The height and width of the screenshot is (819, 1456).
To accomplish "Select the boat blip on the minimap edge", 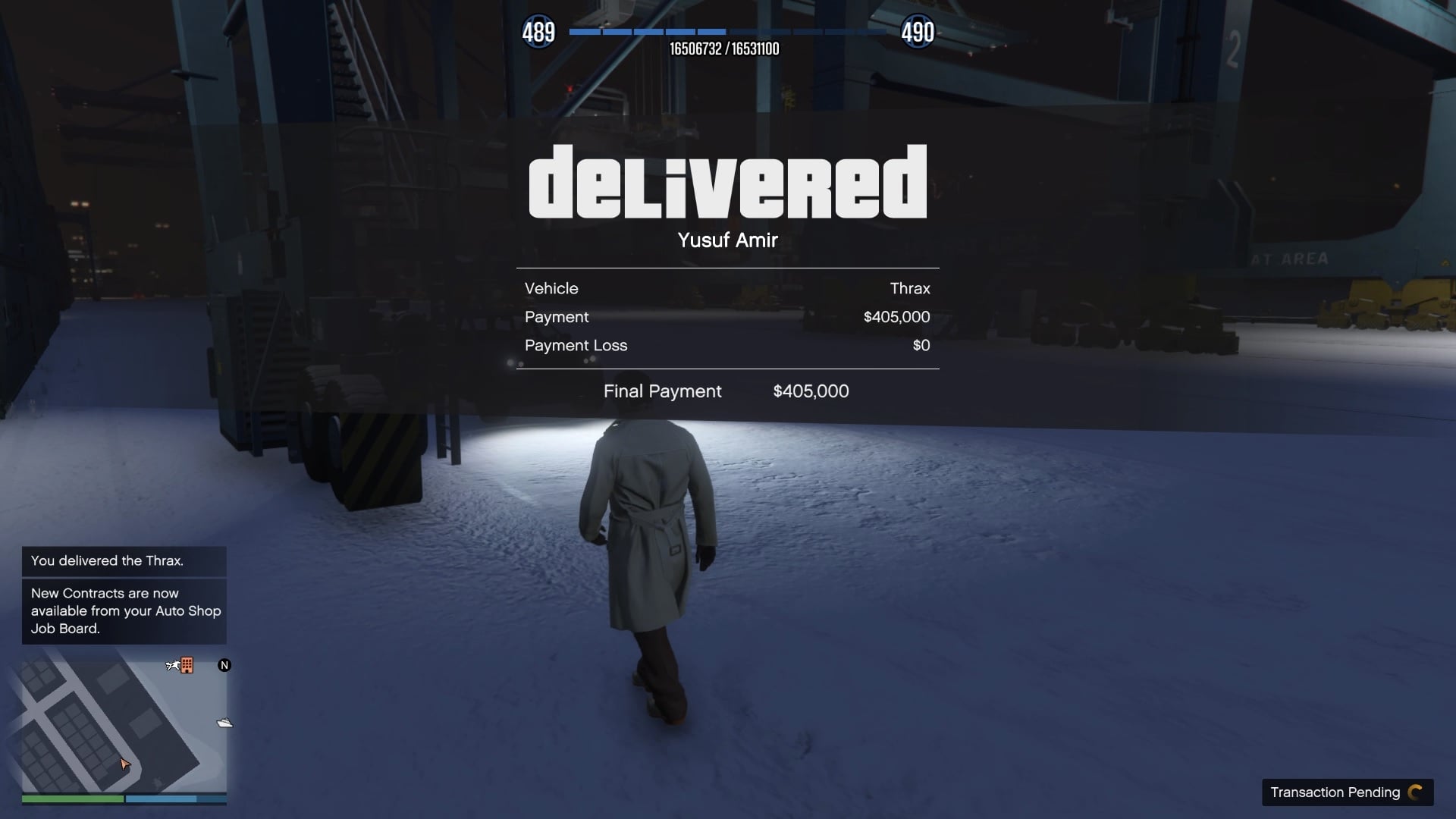I will click(223, 723).
